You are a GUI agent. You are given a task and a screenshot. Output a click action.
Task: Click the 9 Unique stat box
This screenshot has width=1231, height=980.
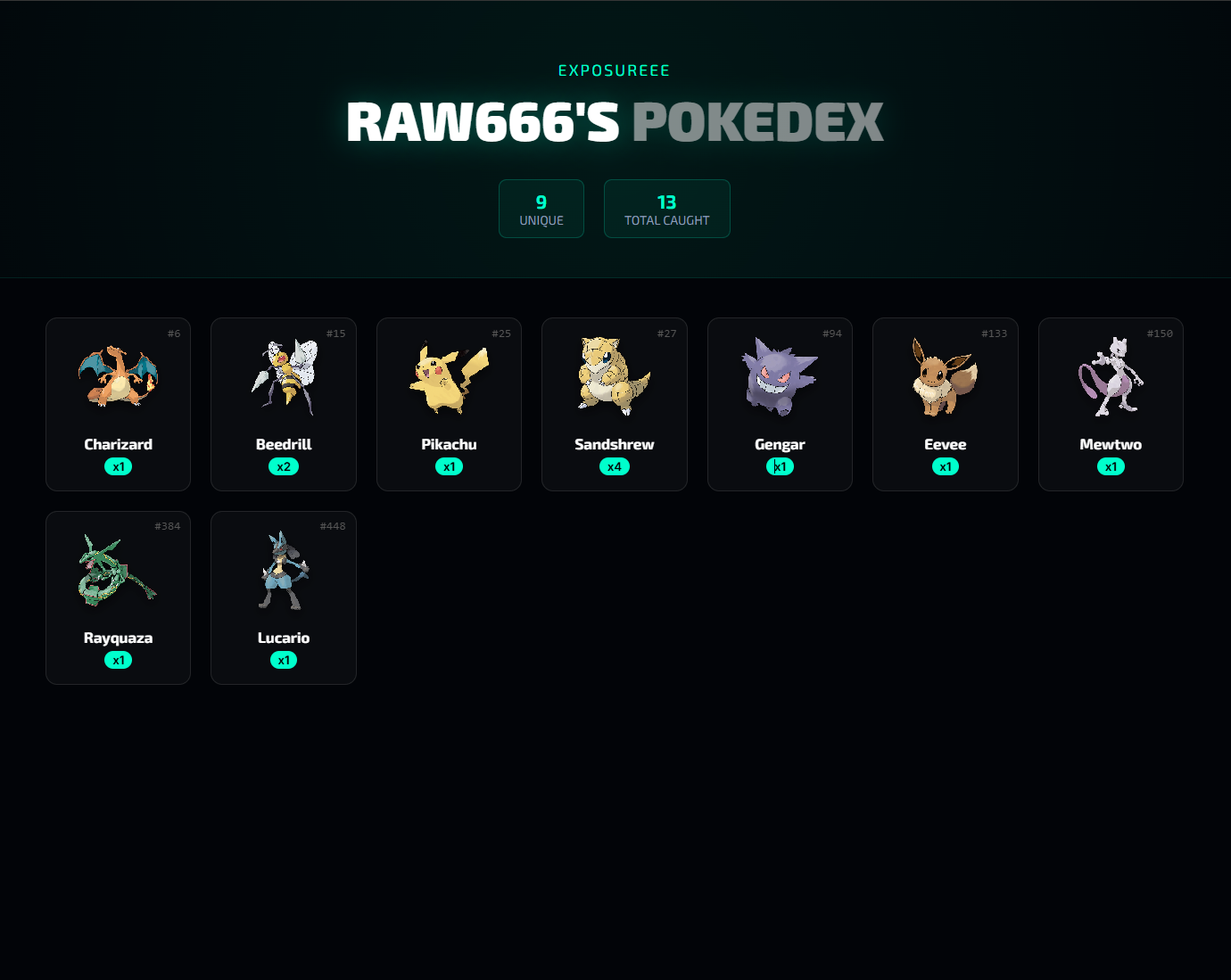coord(541,209)
